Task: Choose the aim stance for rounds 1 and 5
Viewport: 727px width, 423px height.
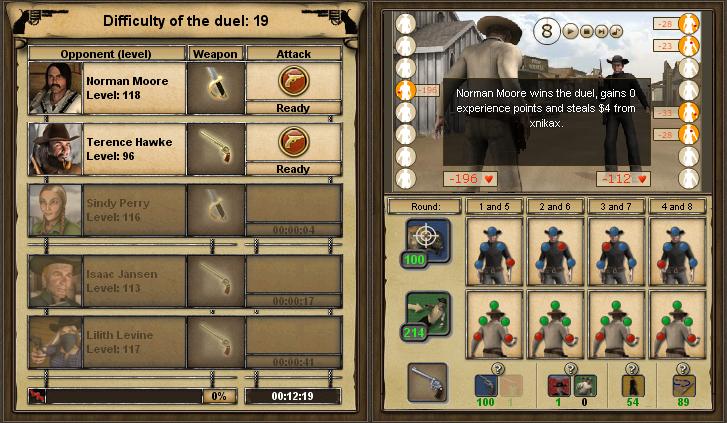Action: [496, 249]
